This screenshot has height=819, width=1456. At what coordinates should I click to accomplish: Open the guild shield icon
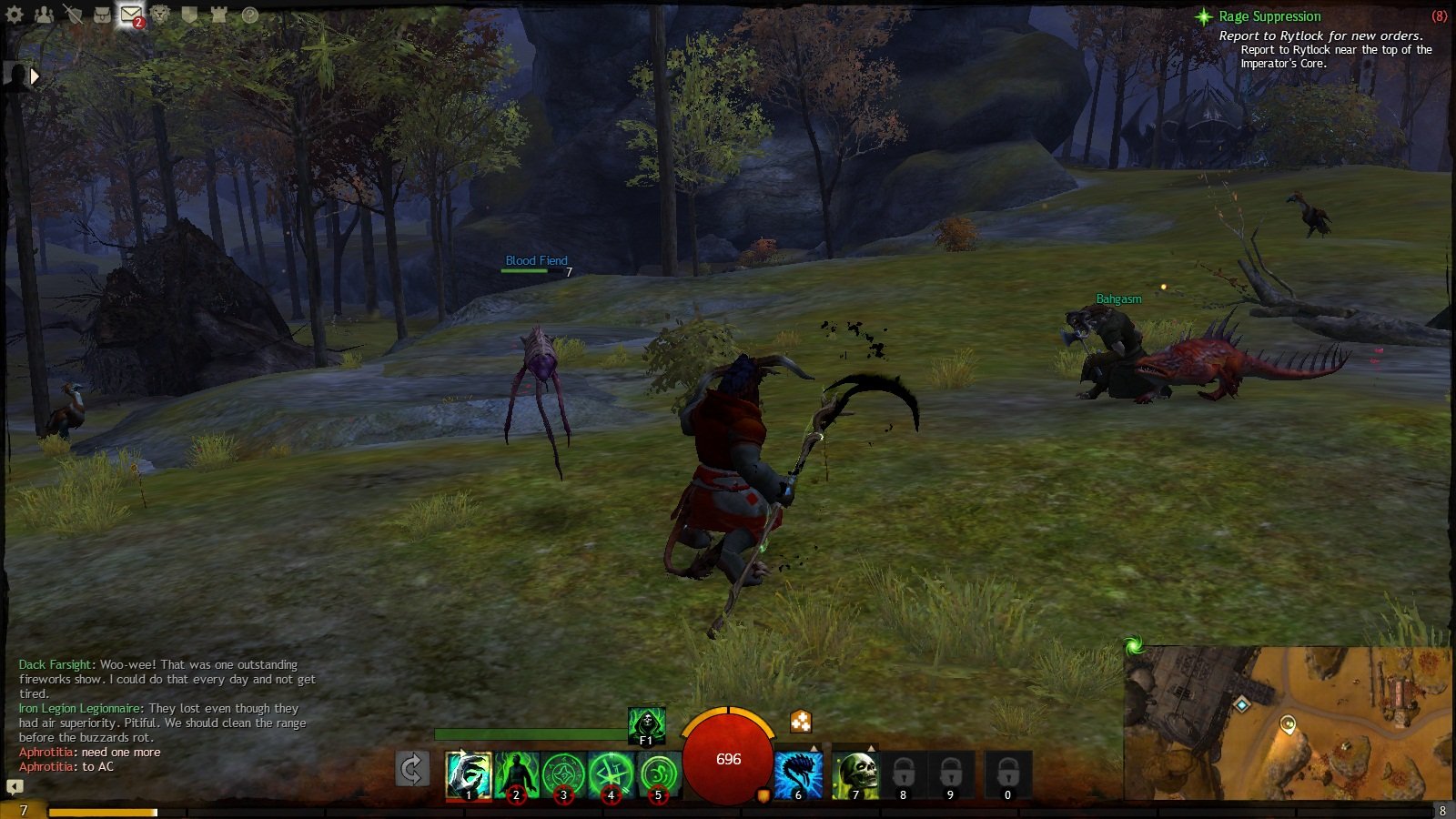[x=189, y=15]
